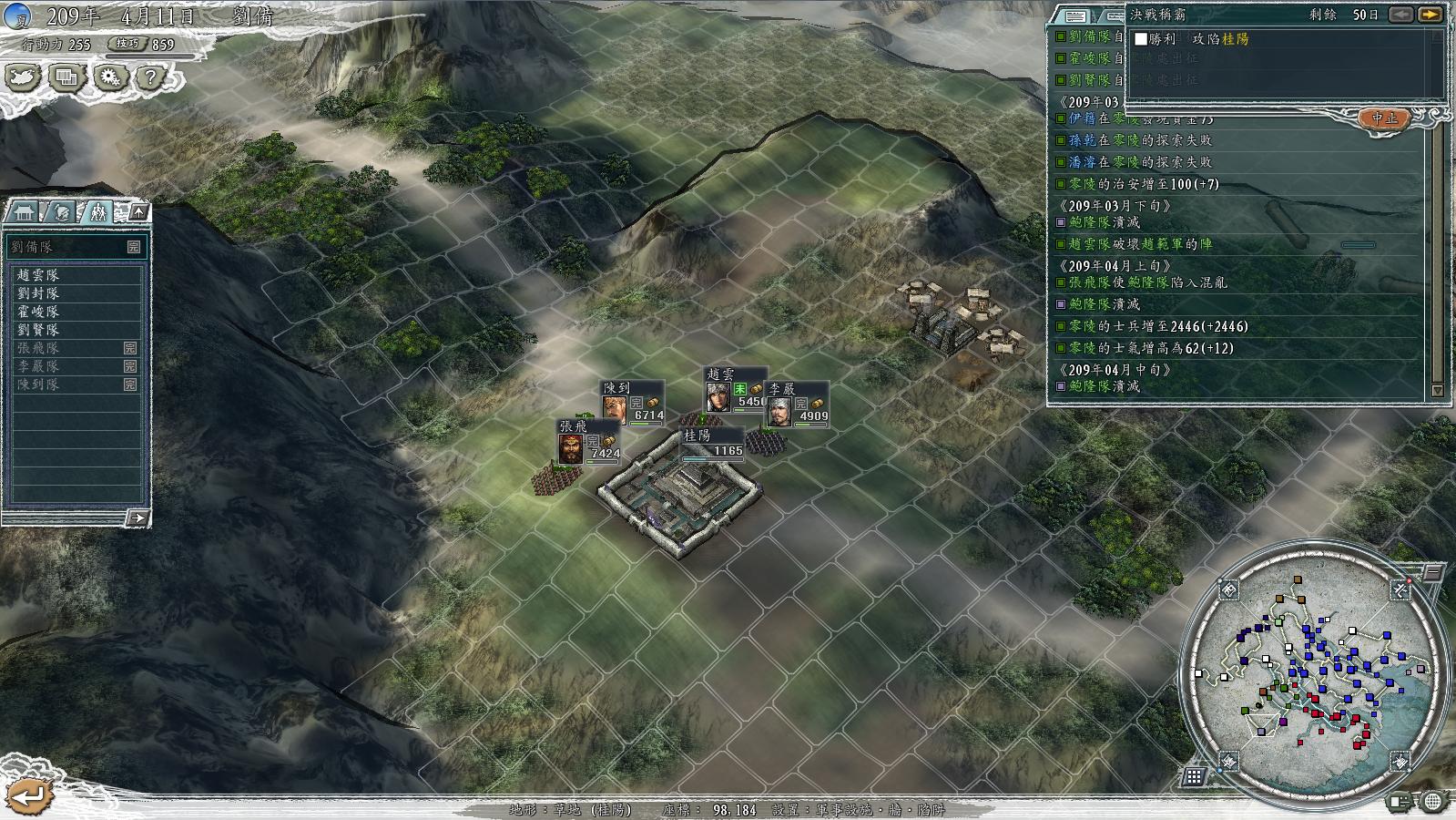Click the right arrow below unit list
The width and height of the screenshot is (1456, 820).
137,518
